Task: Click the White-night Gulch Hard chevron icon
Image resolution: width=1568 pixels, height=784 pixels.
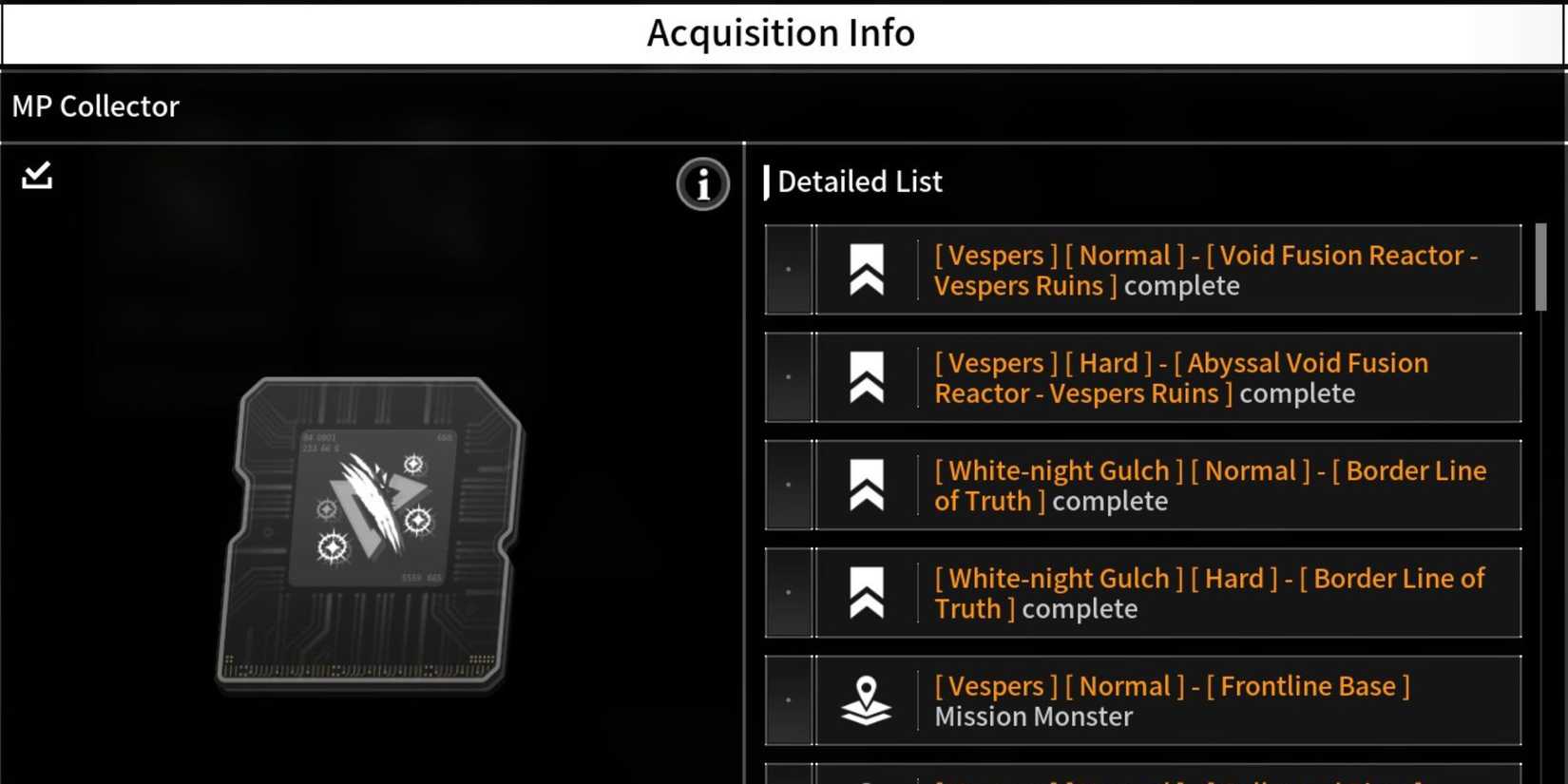Action: tap(867, 592)
